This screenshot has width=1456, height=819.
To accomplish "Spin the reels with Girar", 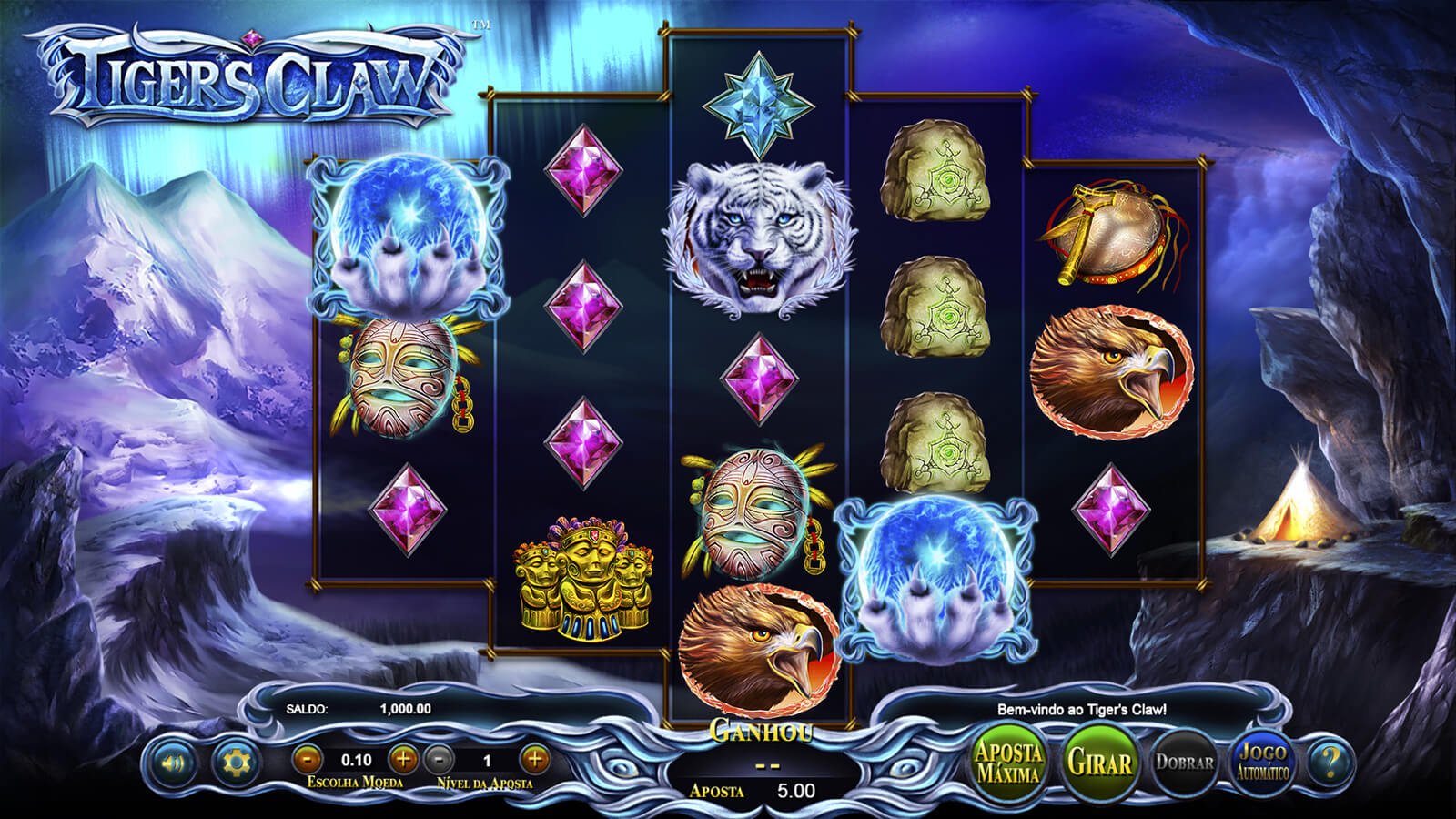I will 1100,763.
